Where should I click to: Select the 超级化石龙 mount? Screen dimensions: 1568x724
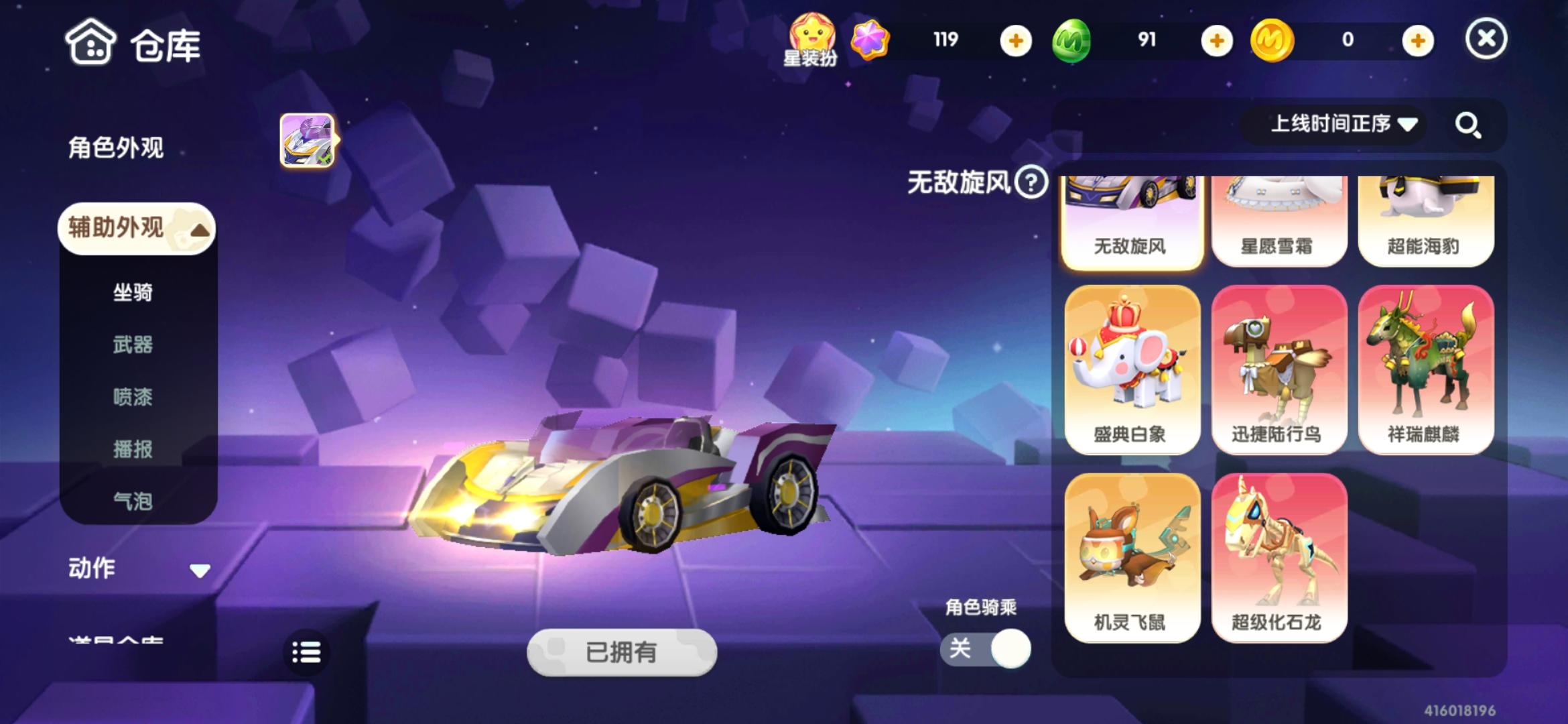(x=1279, y=556)
